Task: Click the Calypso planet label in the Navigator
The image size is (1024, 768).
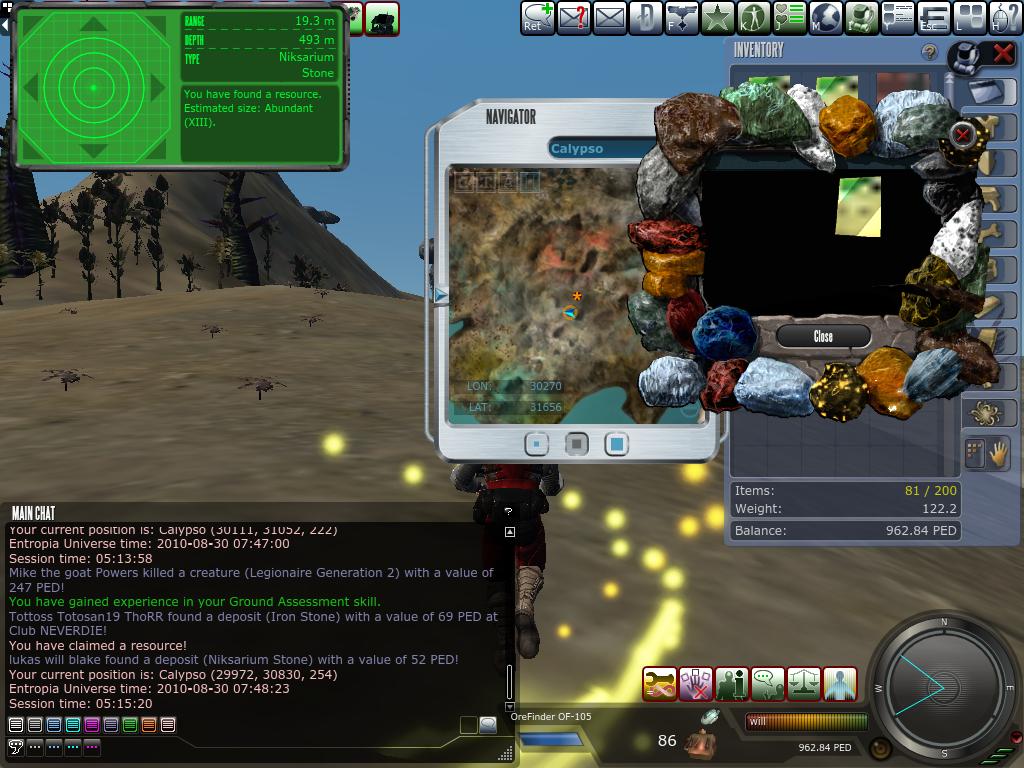Action: click(x=577, y=149)
